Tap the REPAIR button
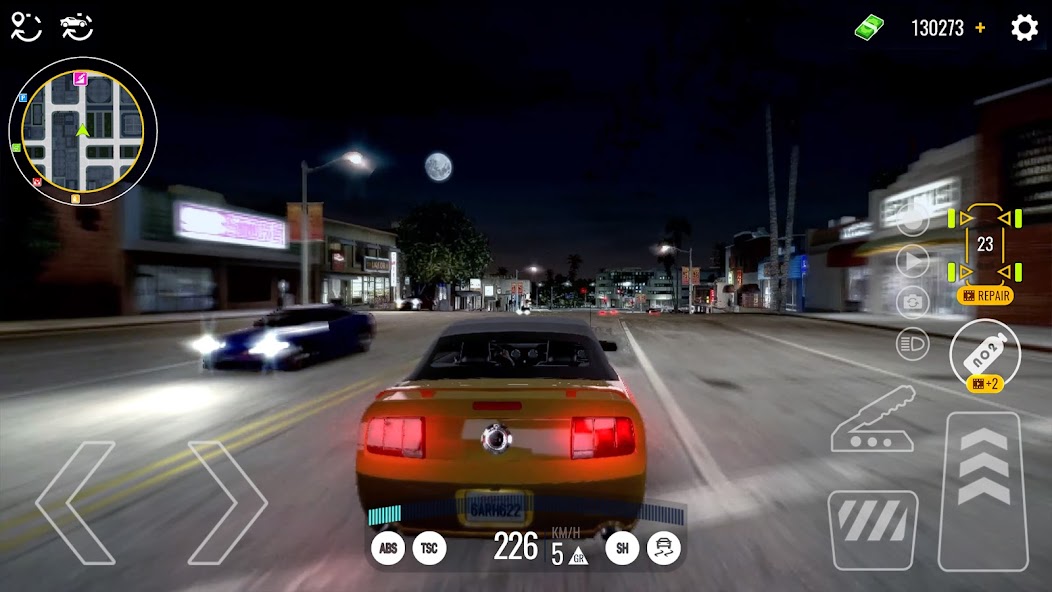 click(985, 296)
